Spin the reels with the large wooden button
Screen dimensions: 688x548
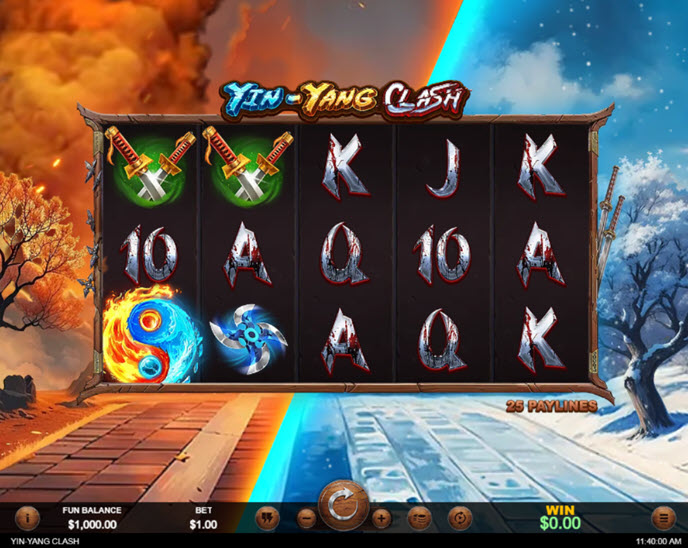344,506
